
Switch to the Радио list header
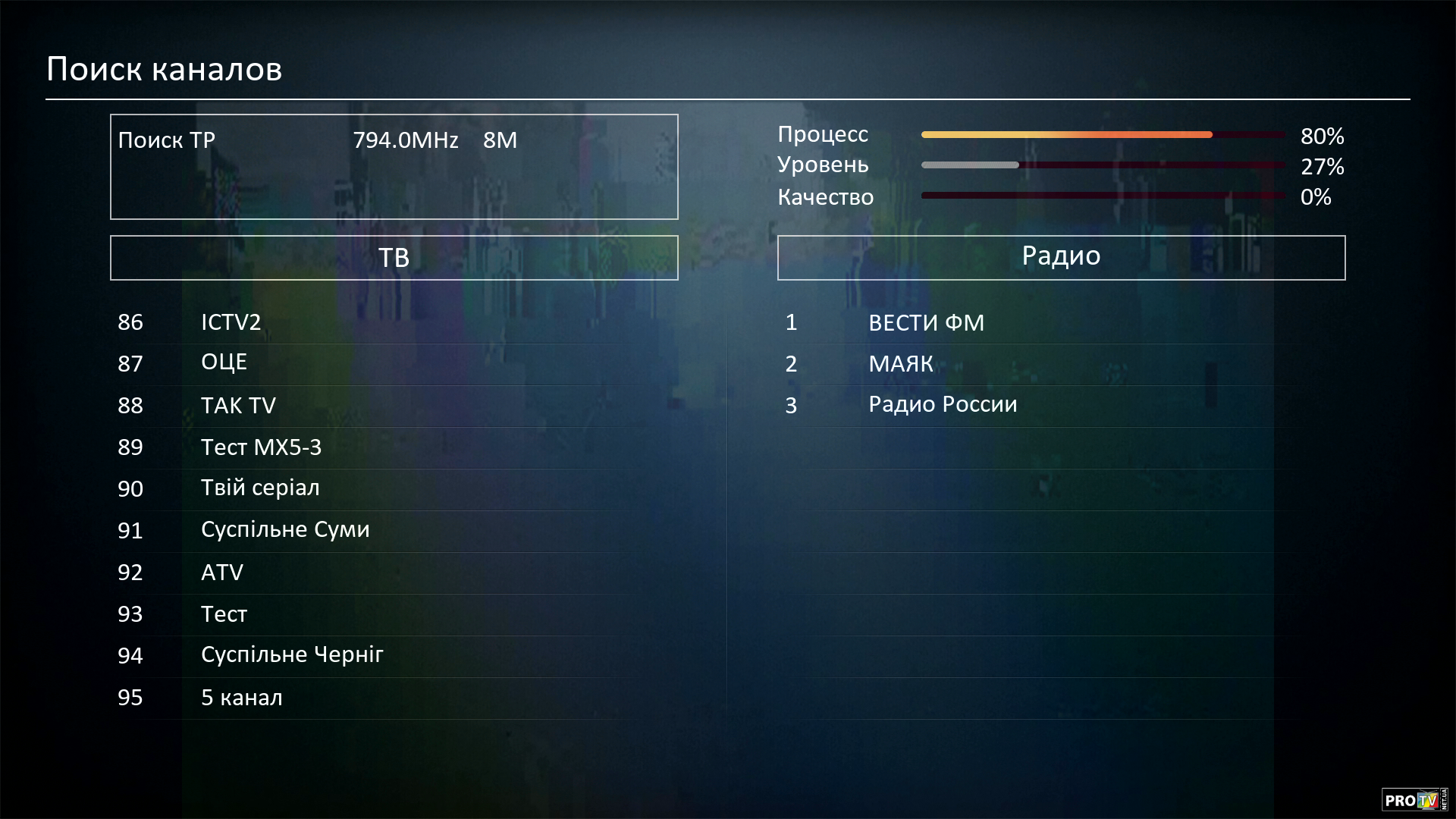[1061, 257]
